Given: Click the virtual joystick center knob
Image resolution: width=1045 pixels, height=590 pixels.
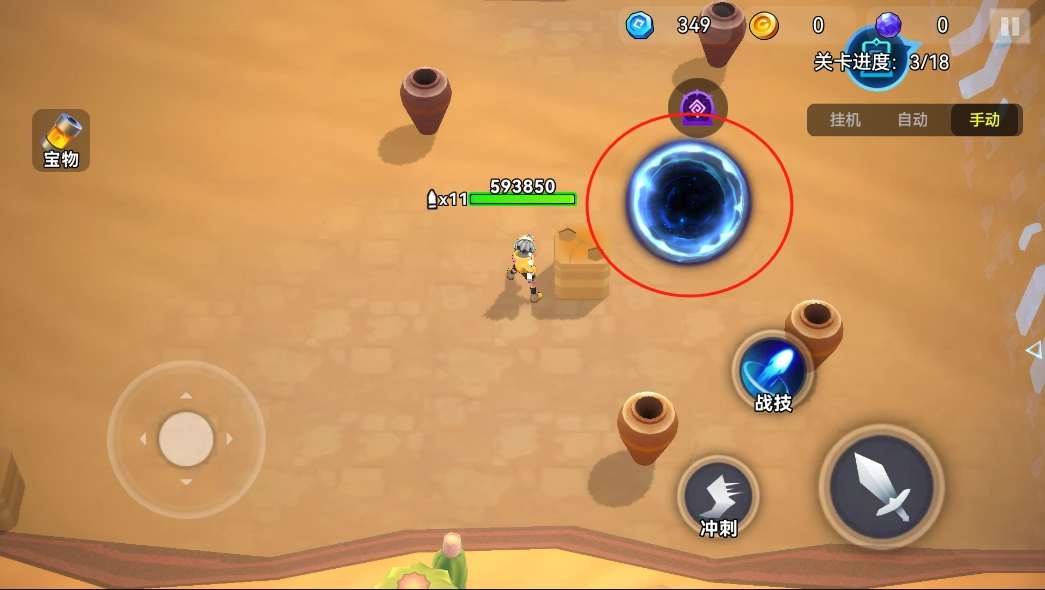Looking at the screenshot, I should 186,439.
